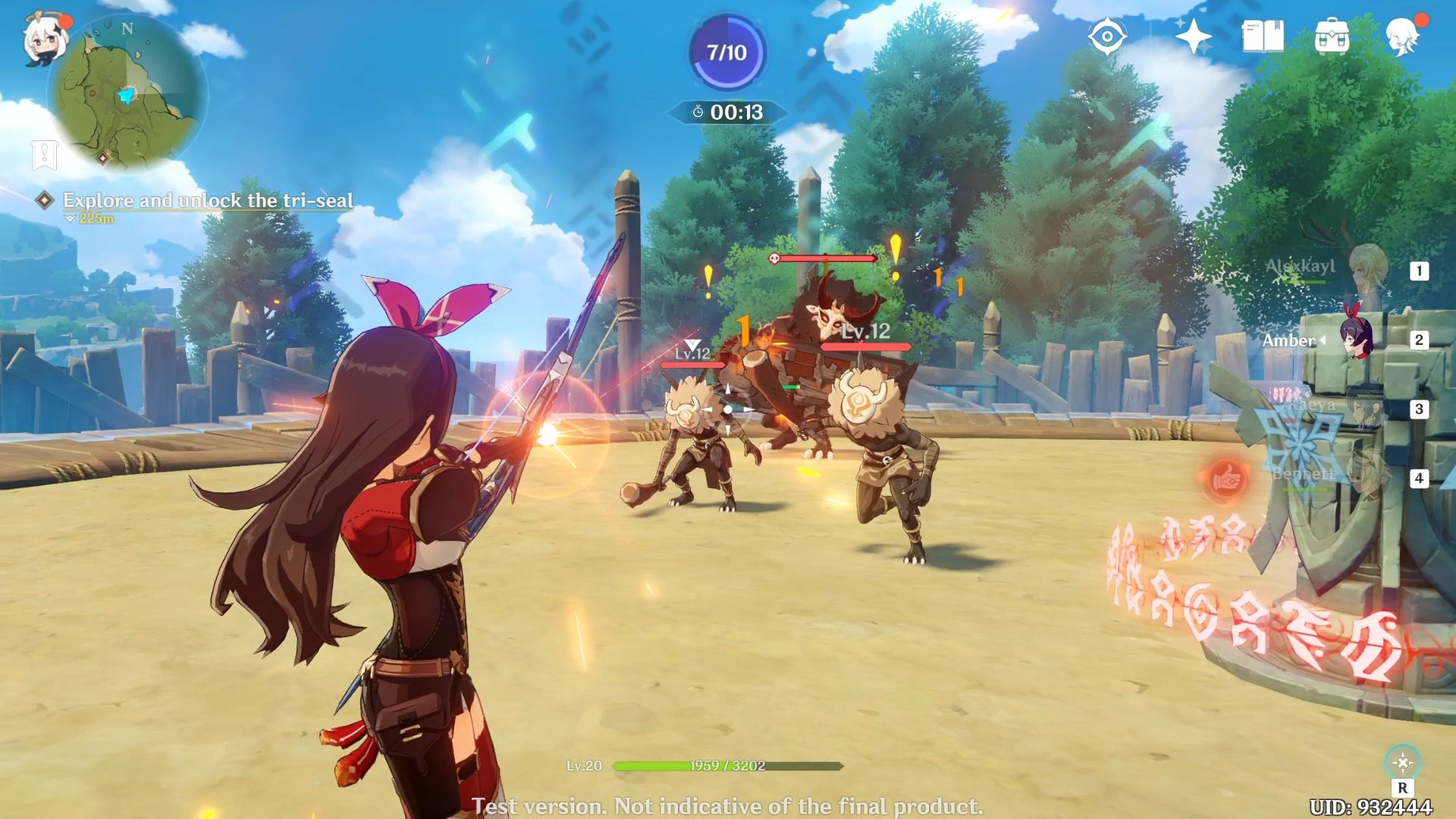Image resolution: width=1456 pixels, height=819 pixels.
Task: Tap the red thumbs-up button
Action: pos(1225,479)
